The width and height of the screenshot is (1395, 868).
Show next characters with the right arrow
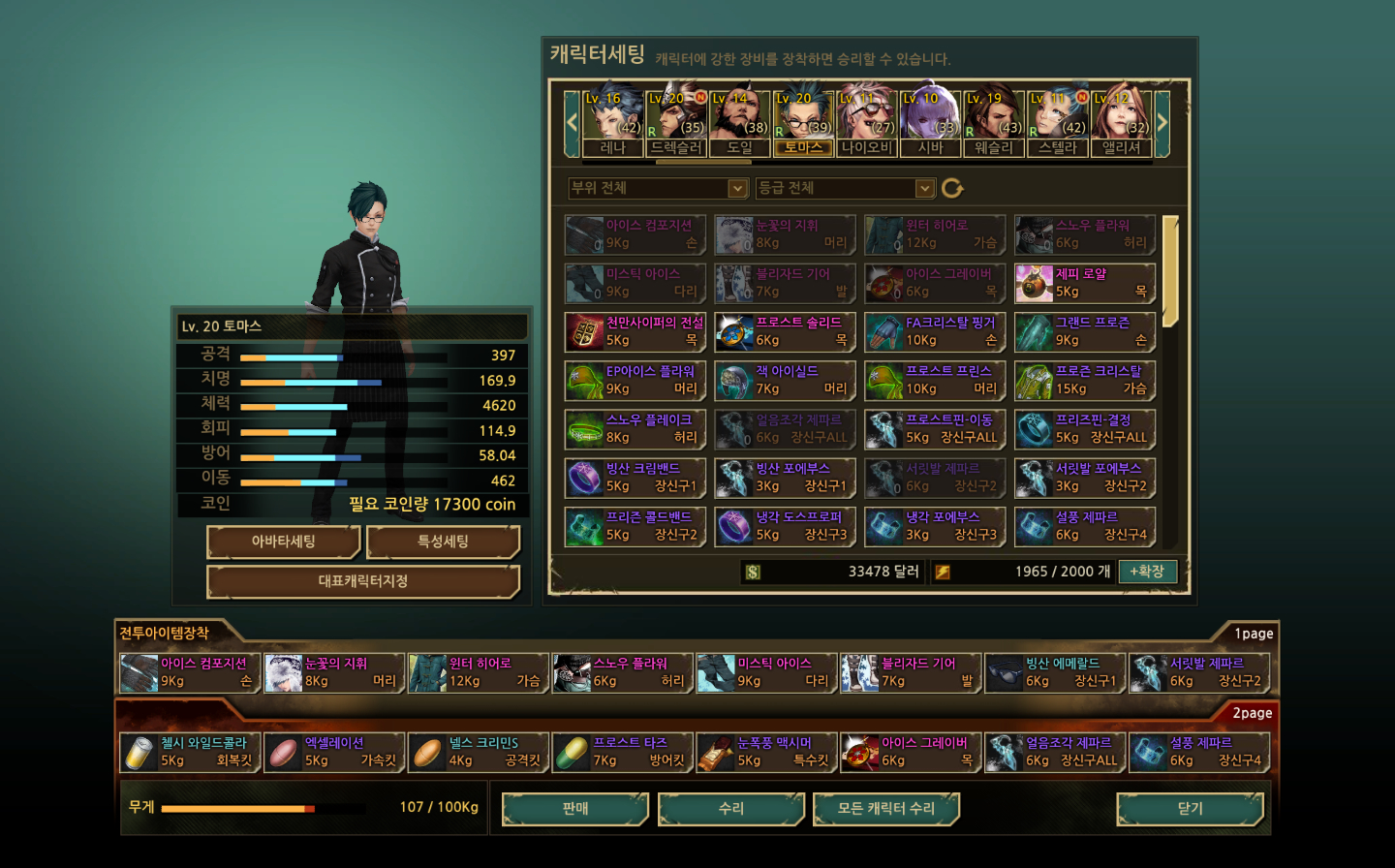(1162, 122)
